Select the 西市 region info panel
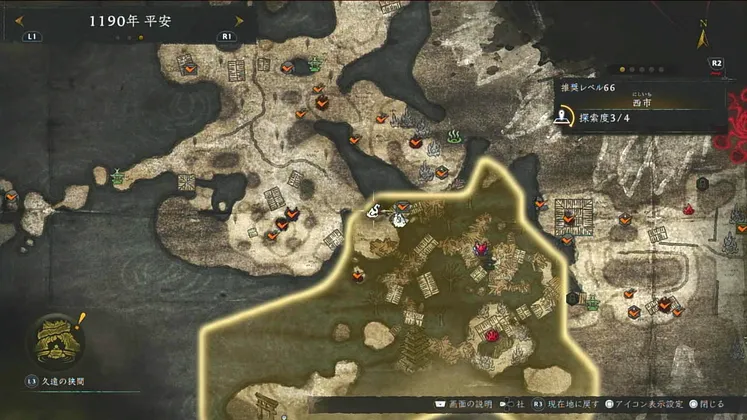747x420 pixels. click(640, 107)
